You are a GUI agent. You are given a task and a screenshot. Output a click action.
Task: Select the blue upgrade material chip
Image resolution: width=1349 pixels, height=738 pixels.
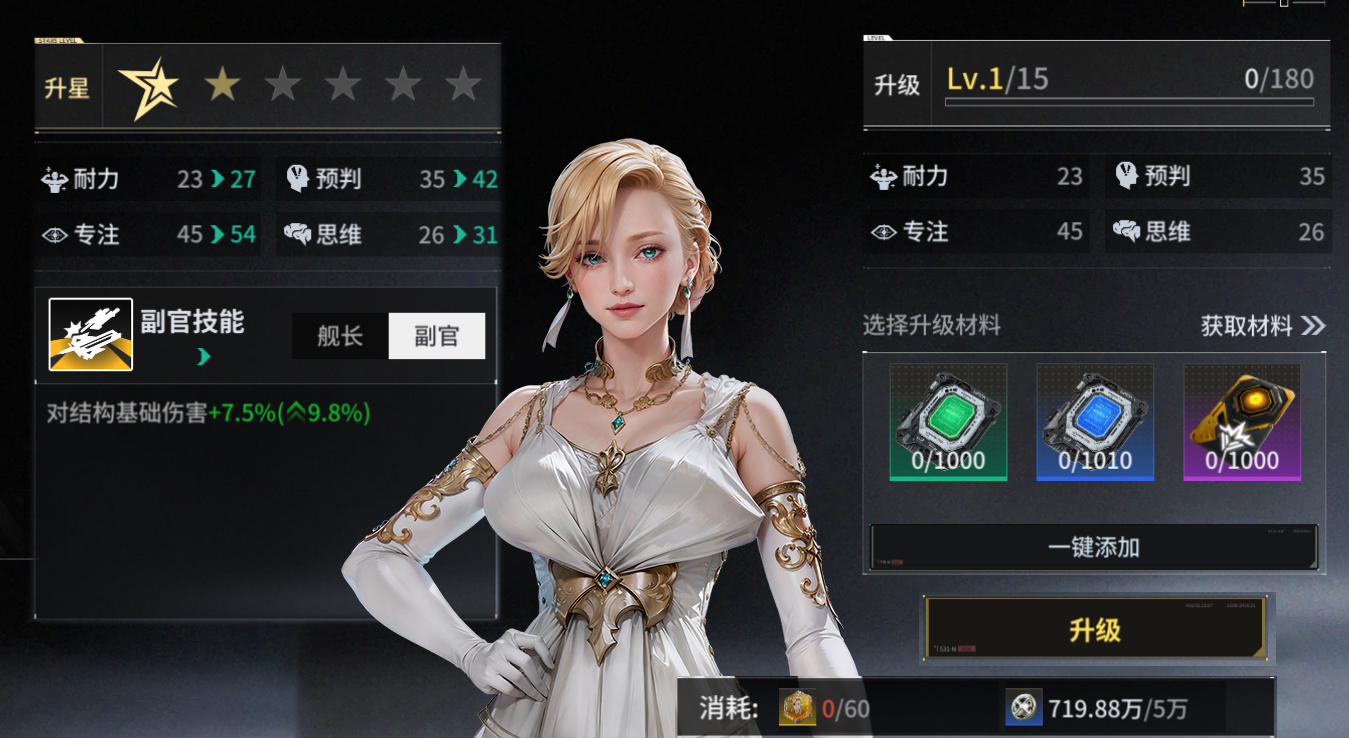tap(1094, 420)
